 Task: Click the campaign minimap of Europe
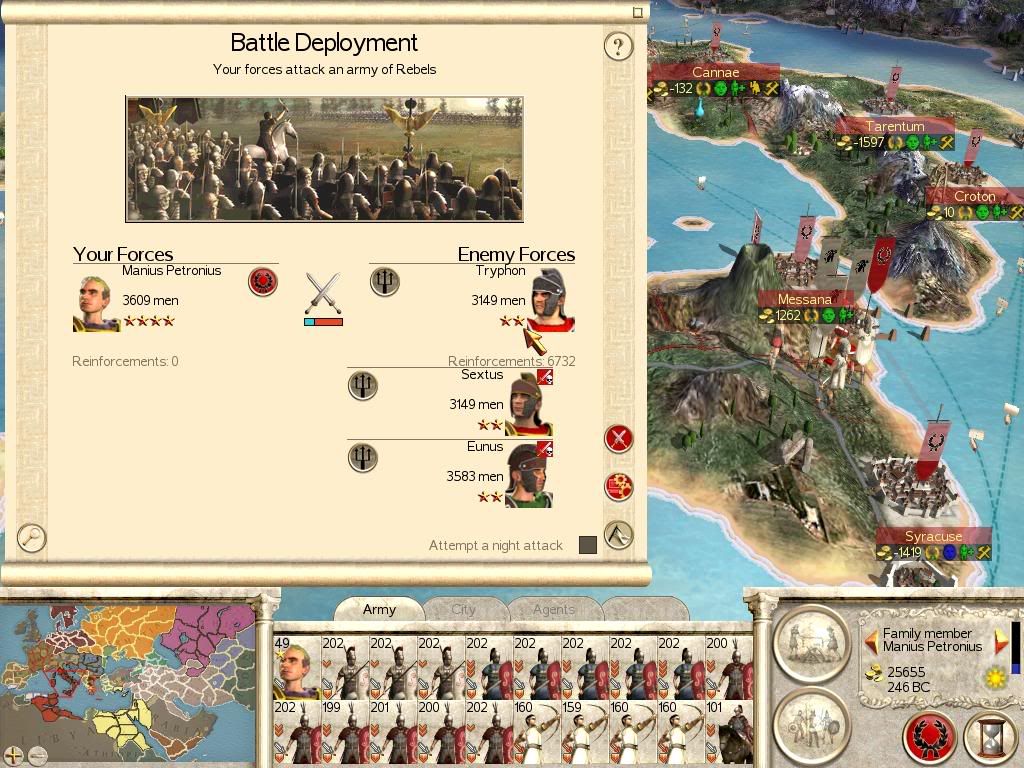[128, 675]
